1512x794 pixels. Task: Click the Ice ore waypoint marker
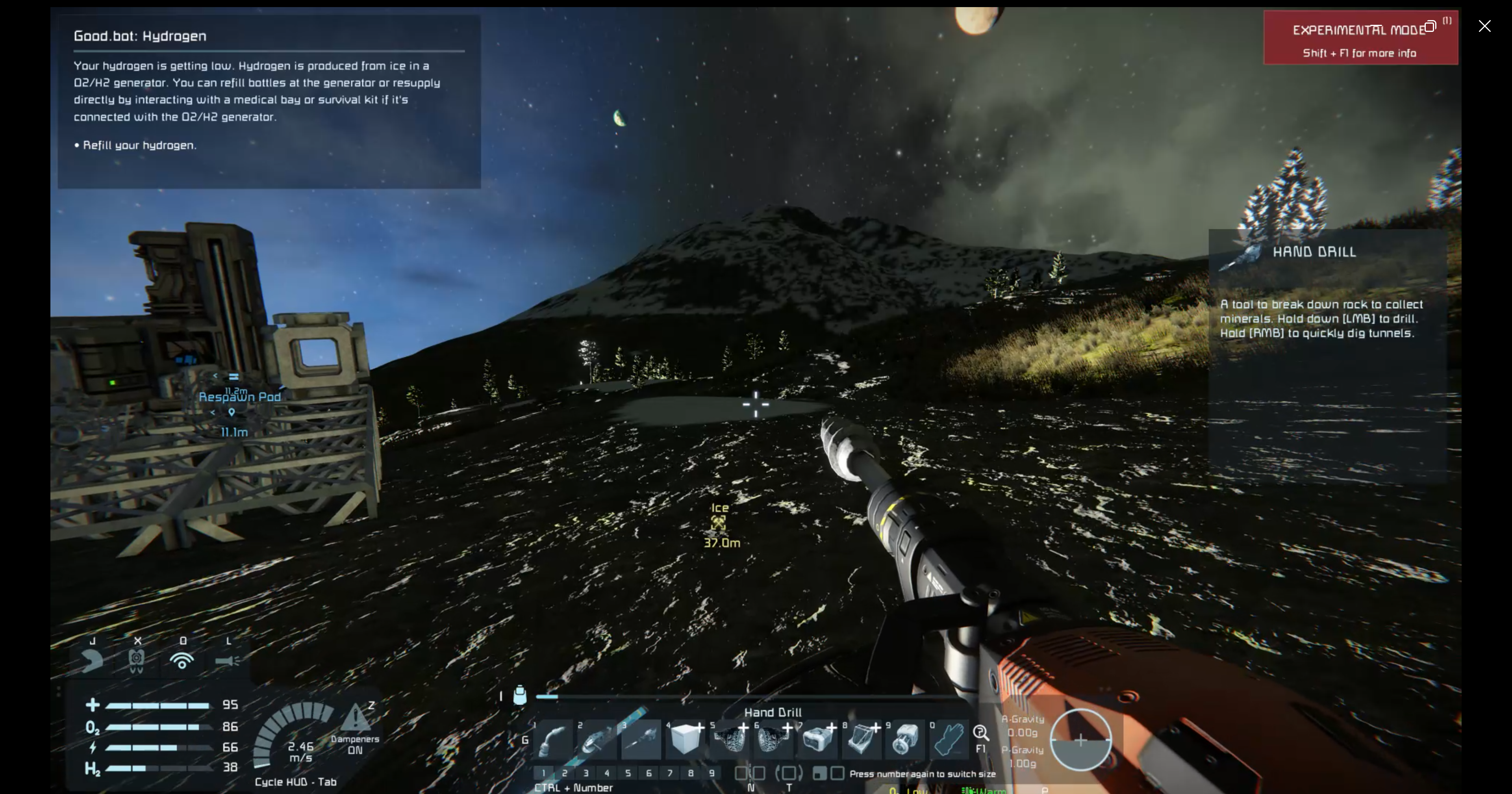[719, 523]
